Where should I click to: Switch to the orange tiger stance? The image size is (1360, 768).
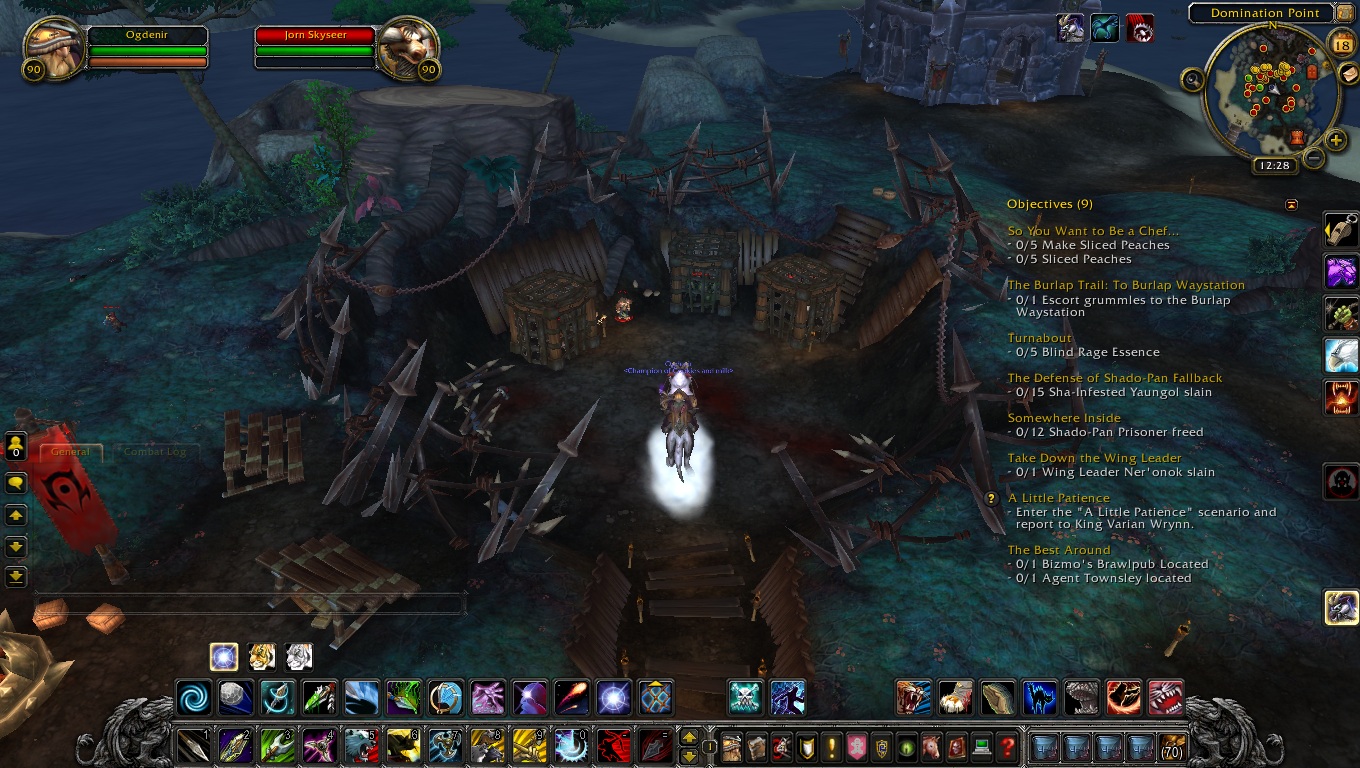[261, 656]
